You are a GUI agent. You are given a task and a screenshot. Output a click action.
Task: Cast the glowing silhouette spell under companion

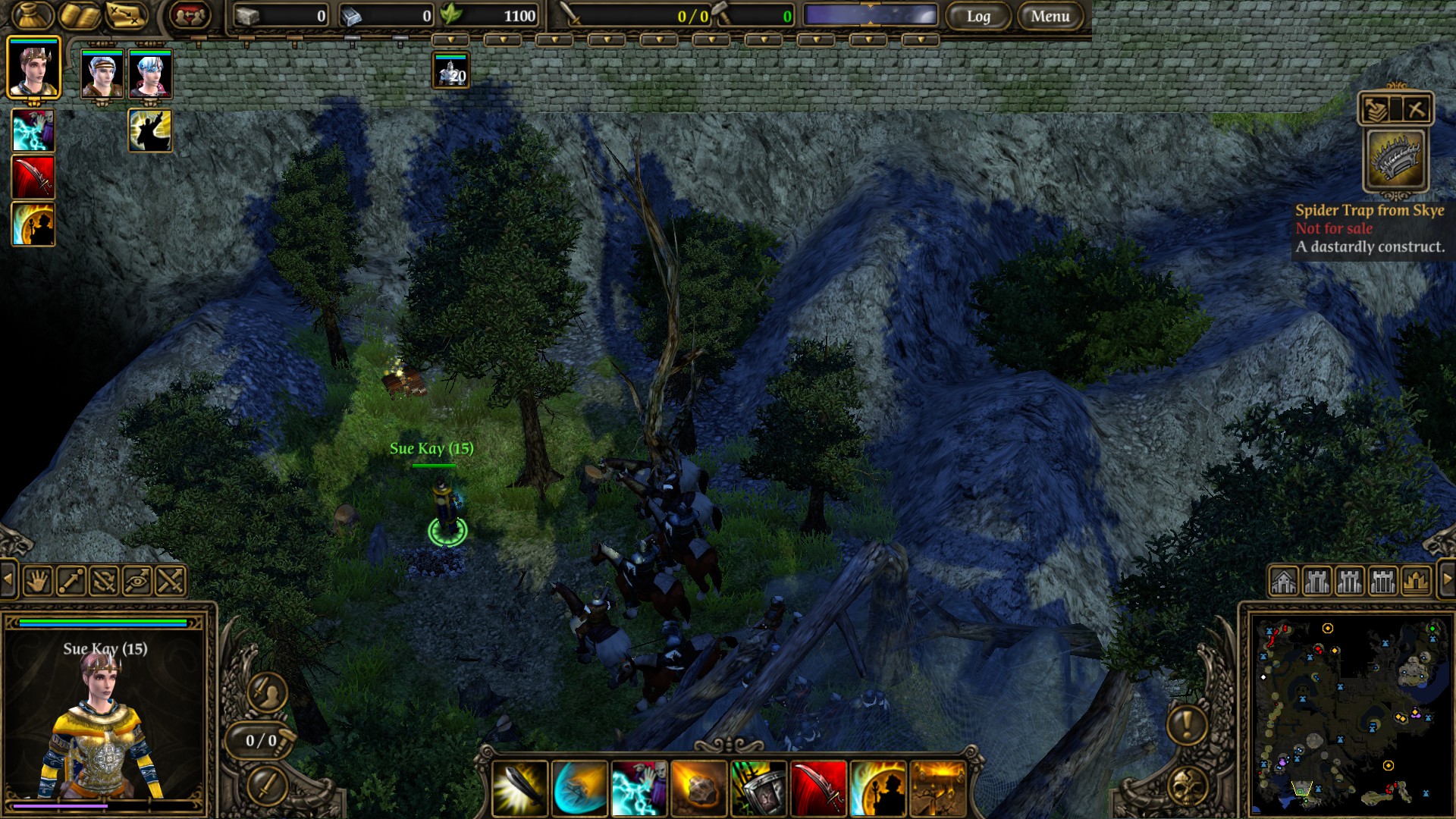150,130
